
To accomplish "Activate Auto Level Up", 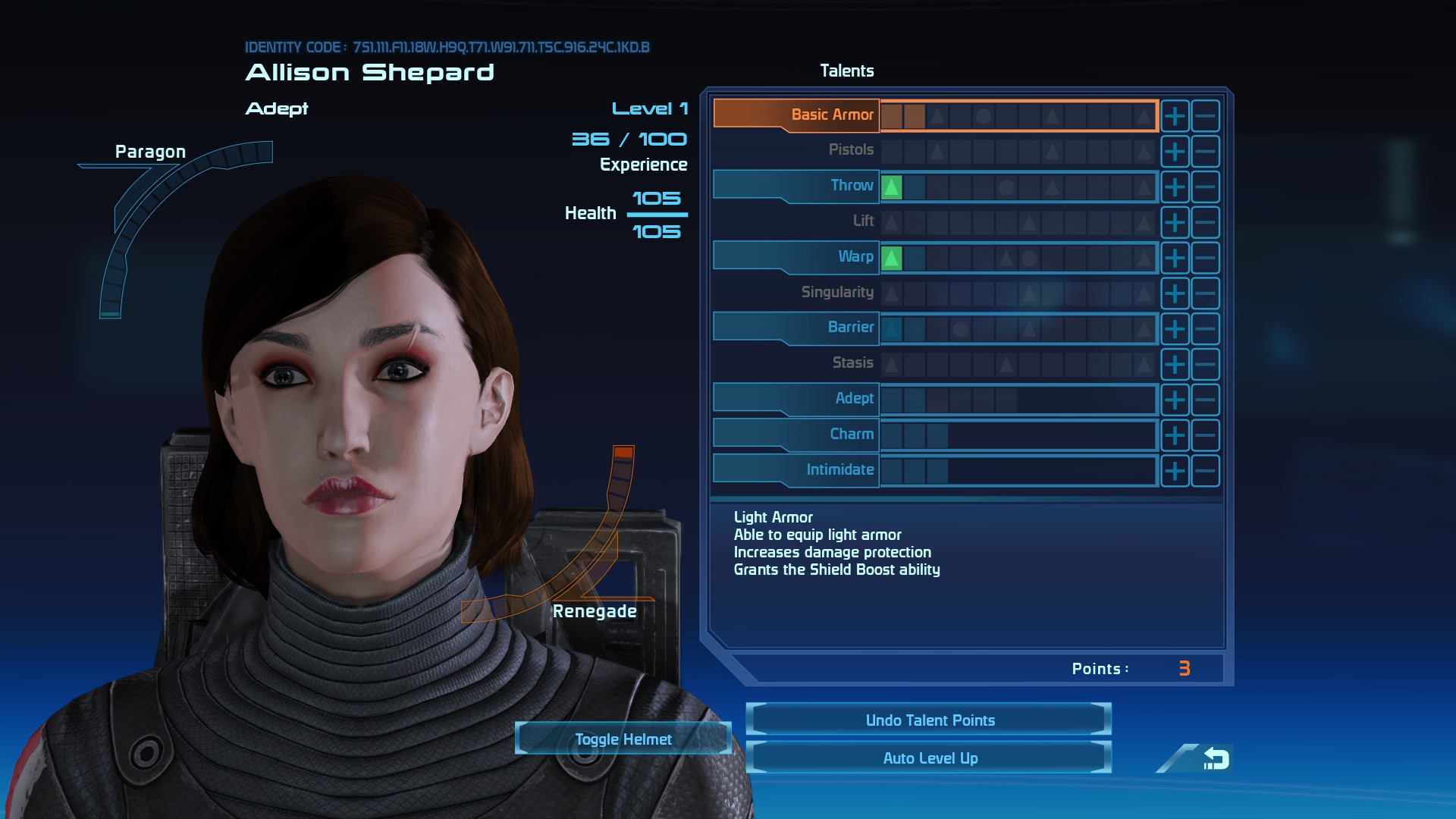I will (929, 758).
